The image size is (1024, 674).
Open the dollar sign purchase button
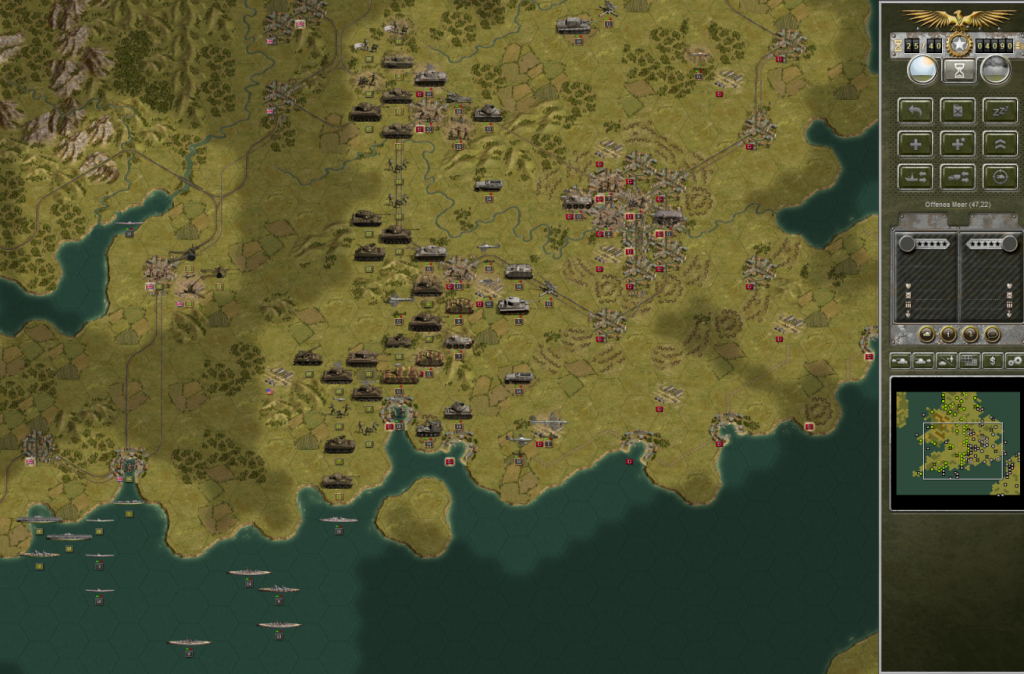point(991,360)
